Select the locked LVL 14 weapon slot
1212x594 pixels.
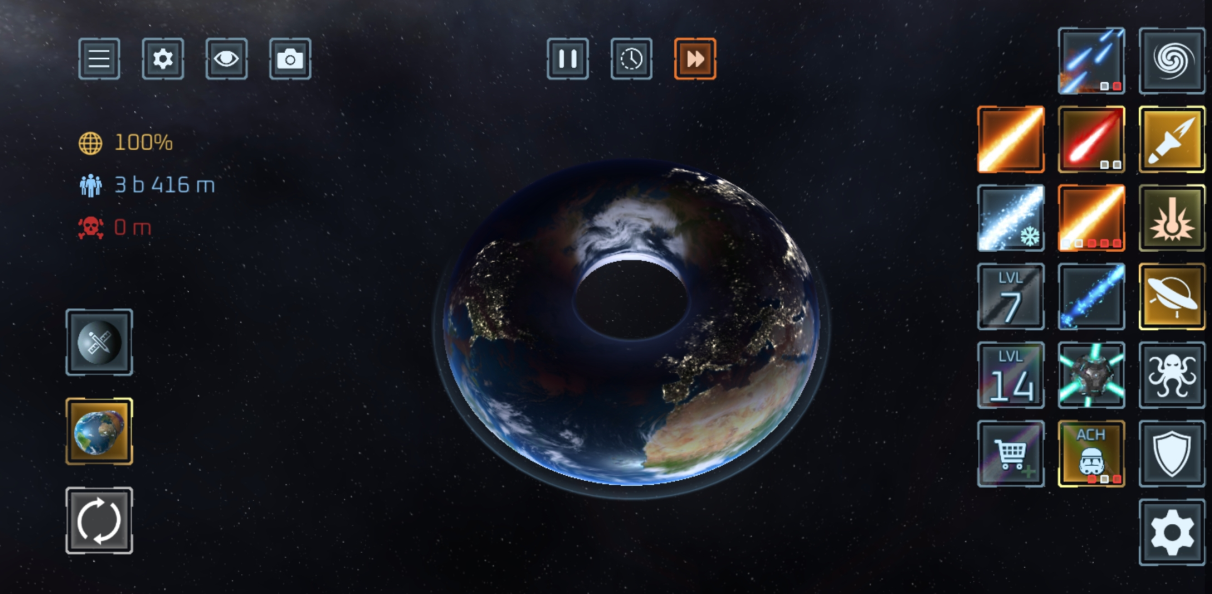click(x=1011, y=375)
